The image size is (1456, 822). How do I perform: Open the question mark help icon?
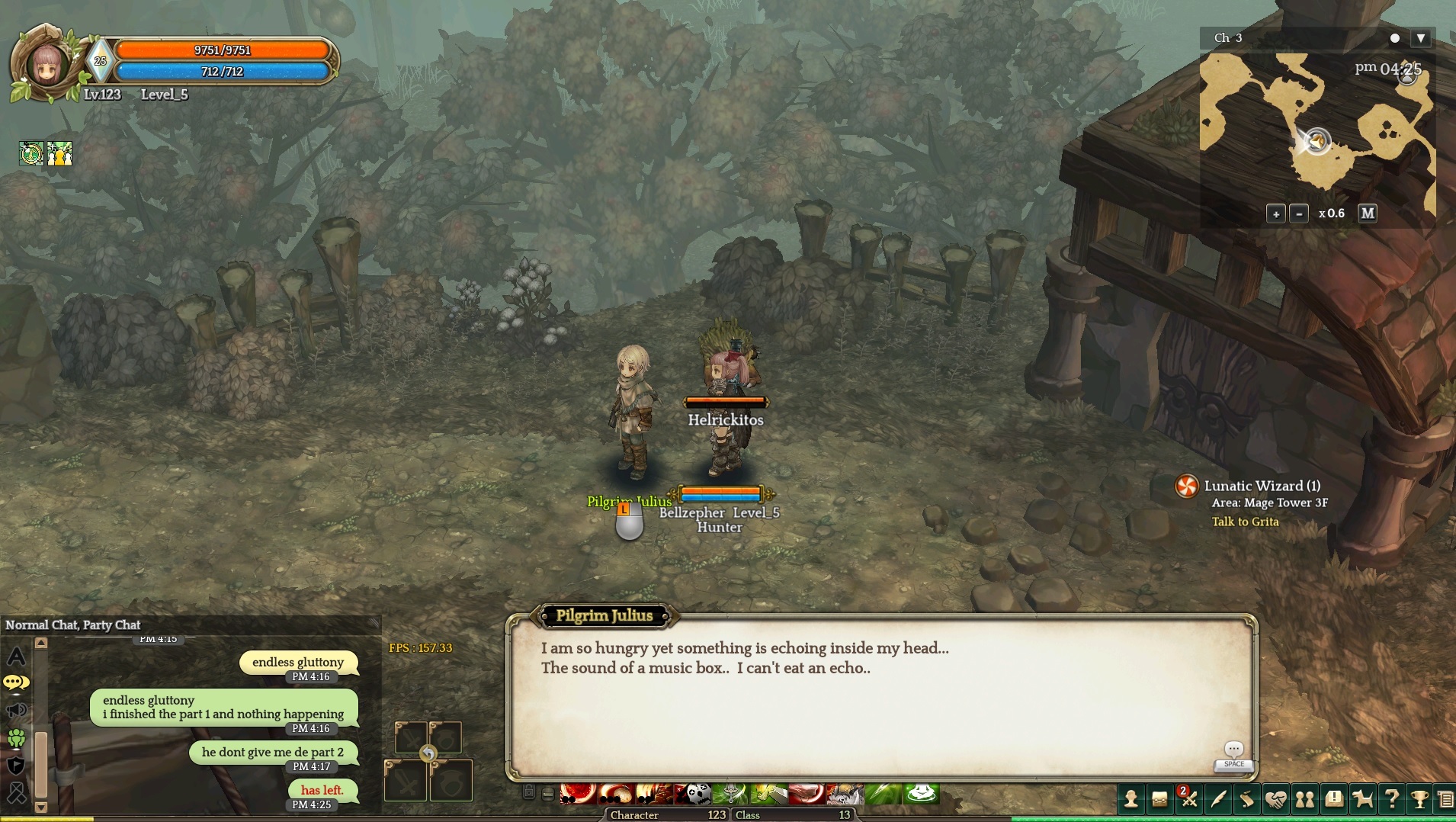point(1391,799)
